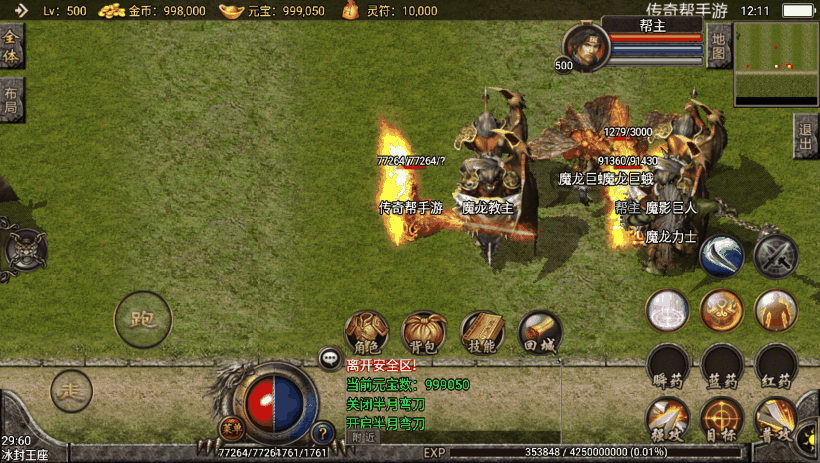Image resolution: width=820 pixels, height=463 pixels.
Task: Use the 蓝药 blue potion slot
Action: [x=721, y=366]
